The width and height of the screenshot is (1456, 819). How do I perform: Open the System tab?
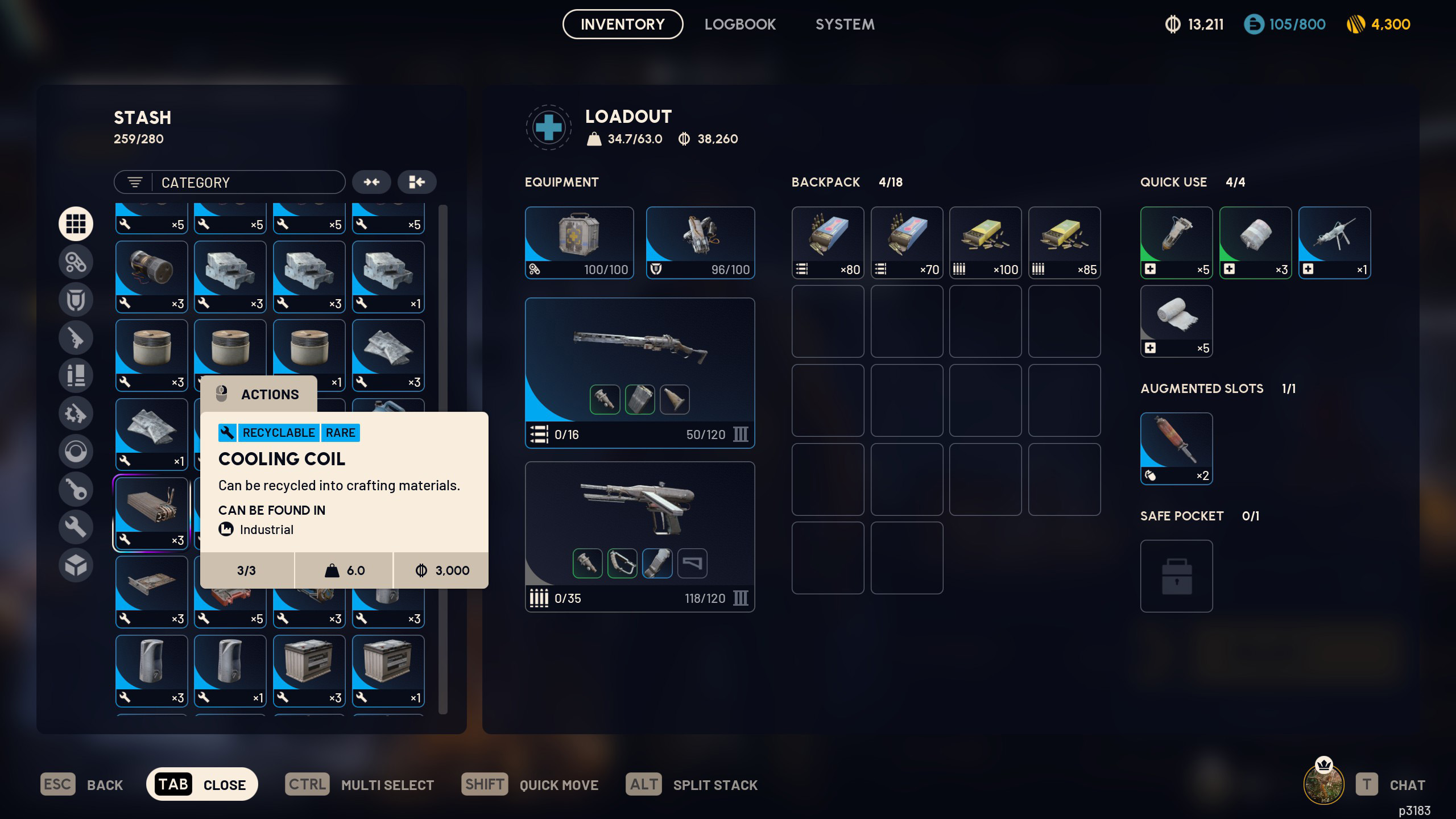[x=845, y=24]
